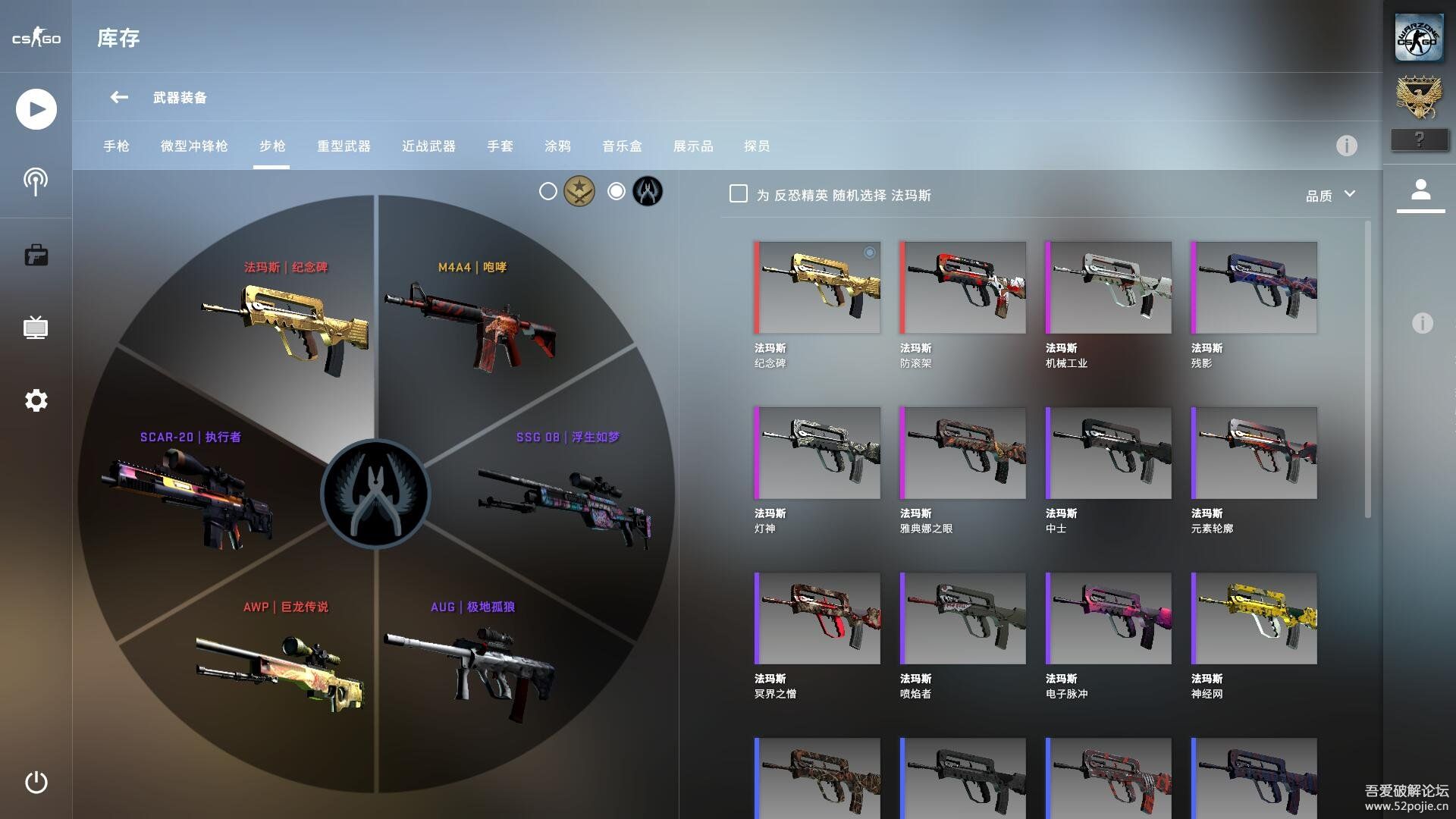Open the 微型冲锋枪 tab

(194, 146)
